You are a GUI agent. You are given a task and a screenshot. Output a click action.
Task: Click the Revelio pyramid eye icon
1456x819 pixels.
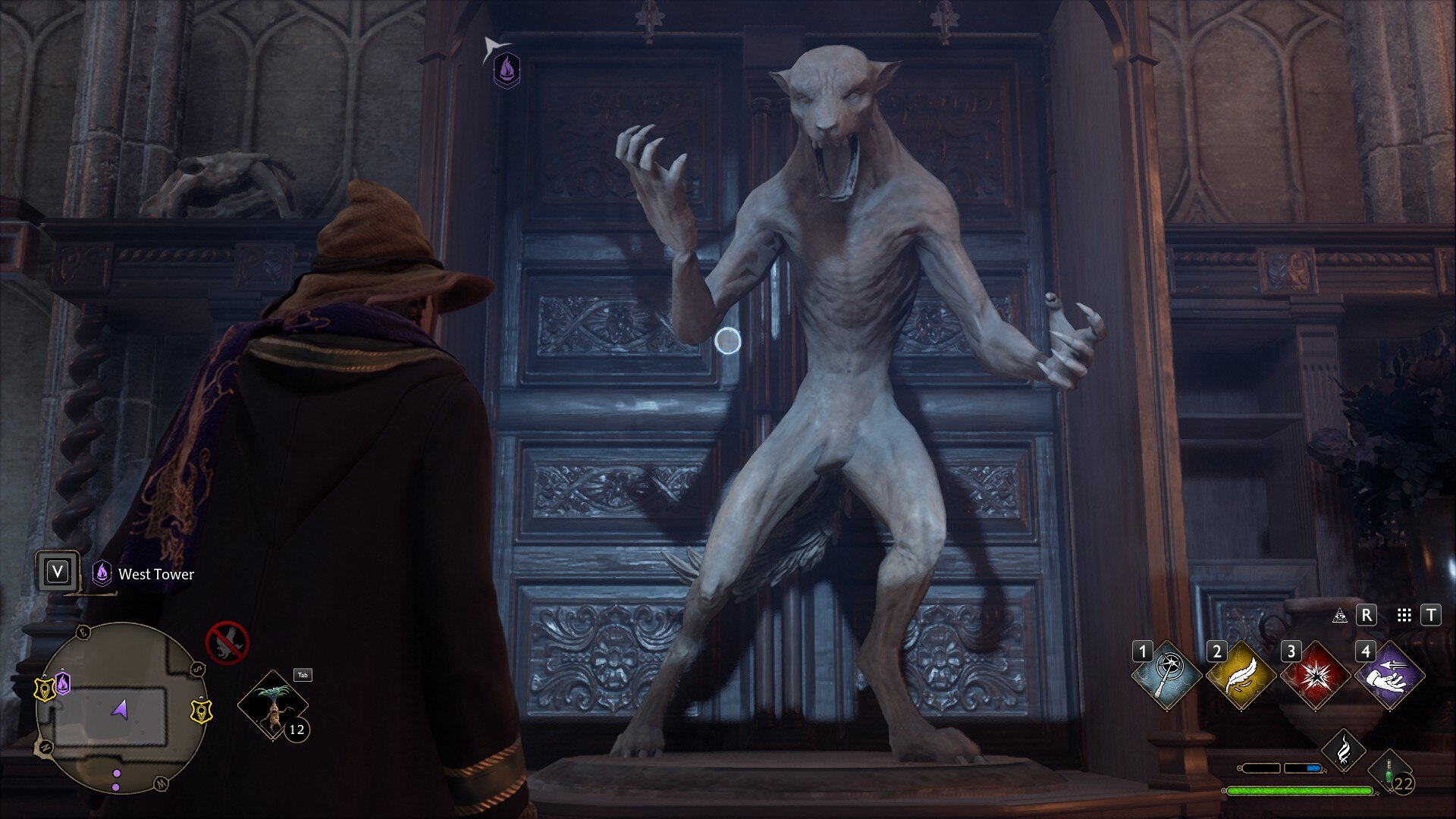[x=1340, y=616]
